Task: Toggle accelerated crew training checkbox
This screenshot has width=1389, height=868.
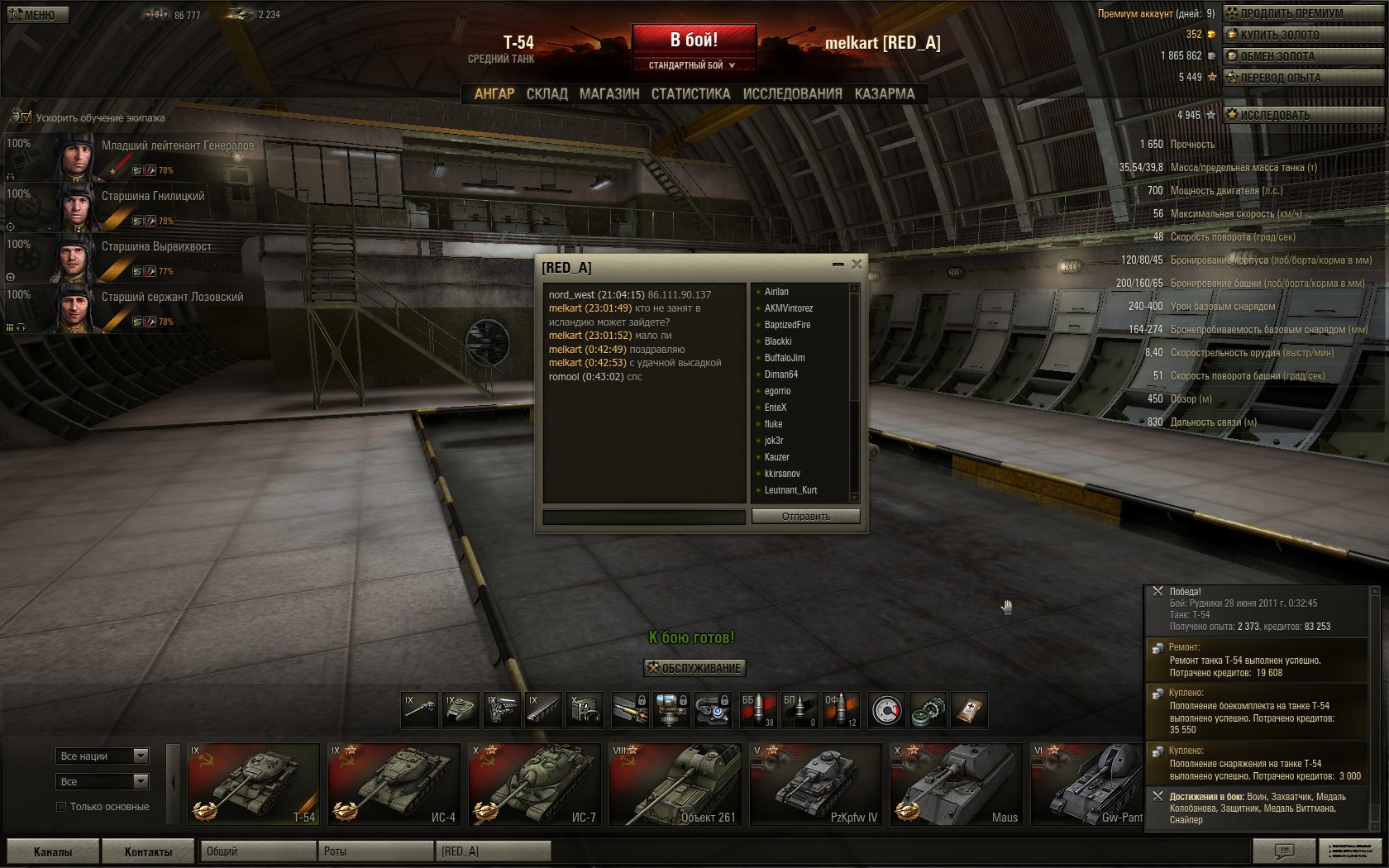Action: [x=26, y=117]
